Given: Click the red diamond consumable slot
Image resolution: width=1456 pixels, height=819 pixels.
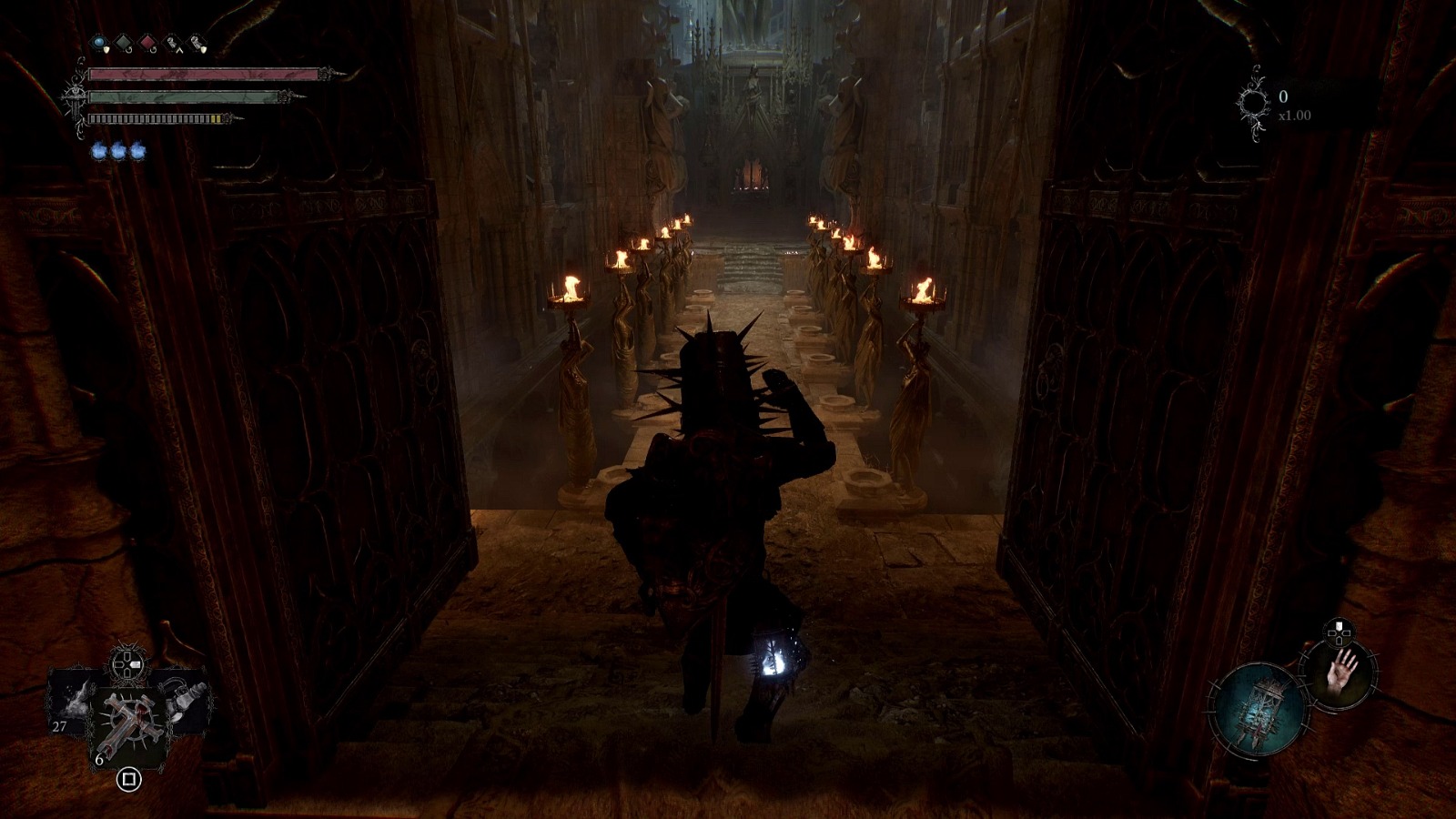Looking at the screenshot, I should [148, 43].
